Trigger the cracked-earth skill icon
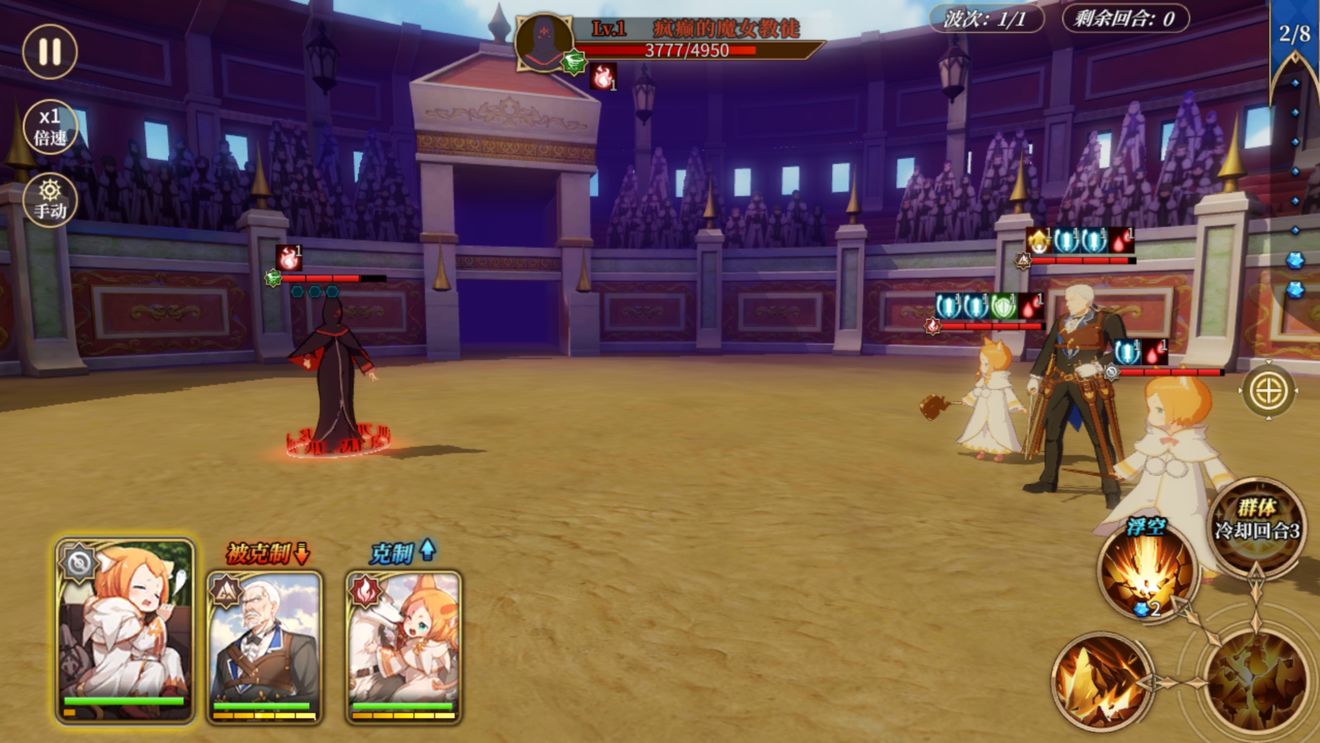This screenshot has width=1320, height=743. [1255, 681]
